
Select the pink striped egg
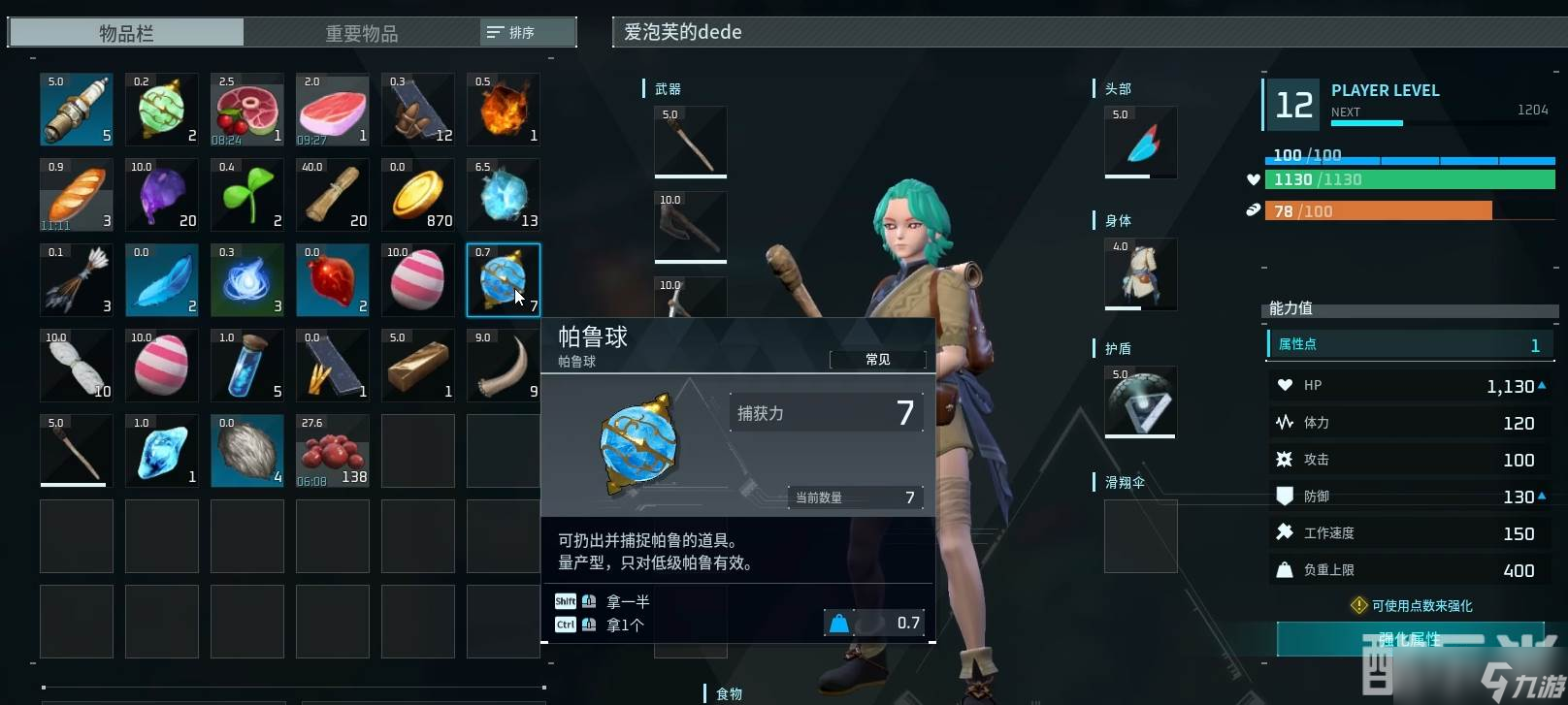pos(418,280)
